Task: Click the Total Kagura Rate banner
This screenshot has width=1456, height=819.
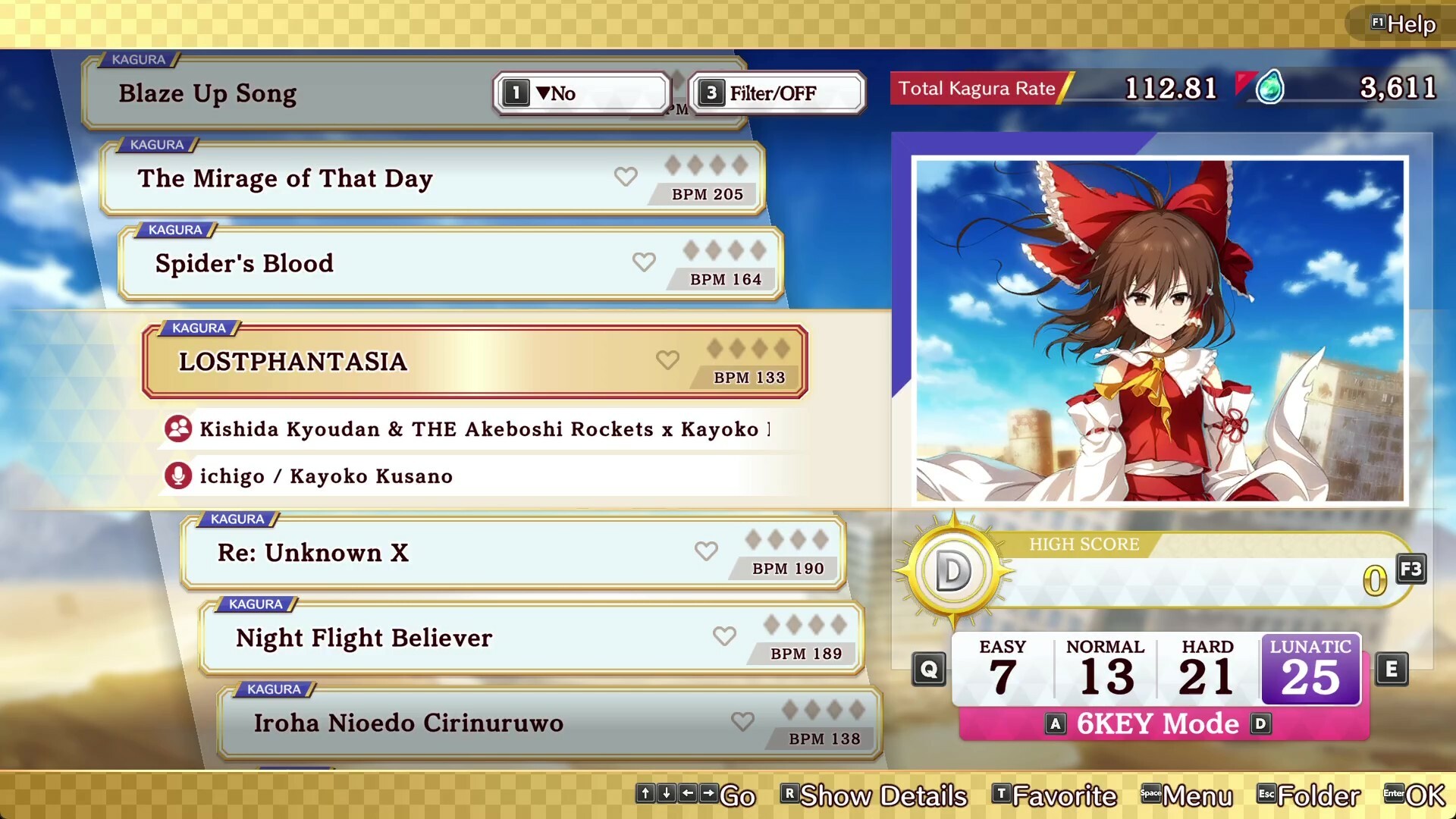Action: [978, 89]
